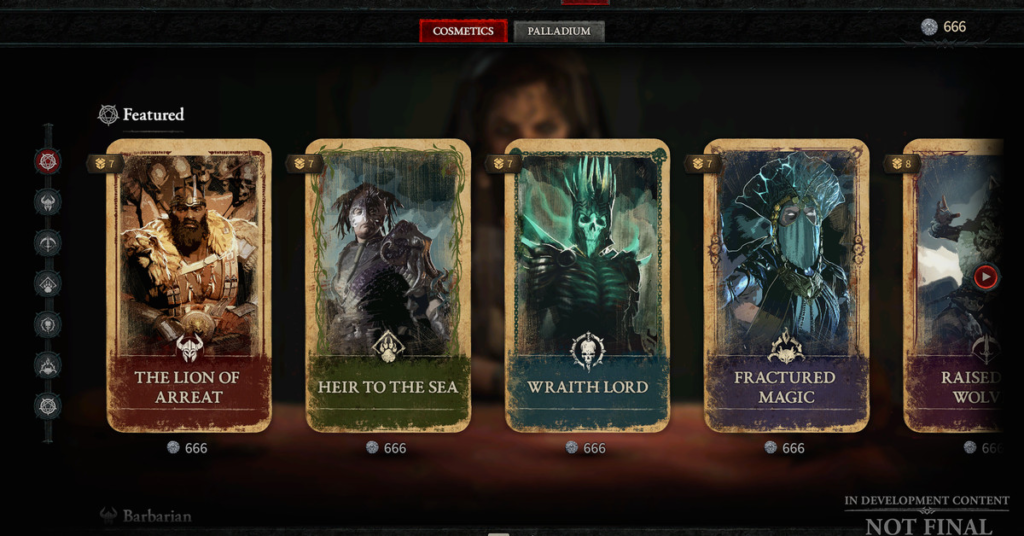Click the grey pentagram category icon
This screenshot has width=1024, height=536.
pos(47,406)
